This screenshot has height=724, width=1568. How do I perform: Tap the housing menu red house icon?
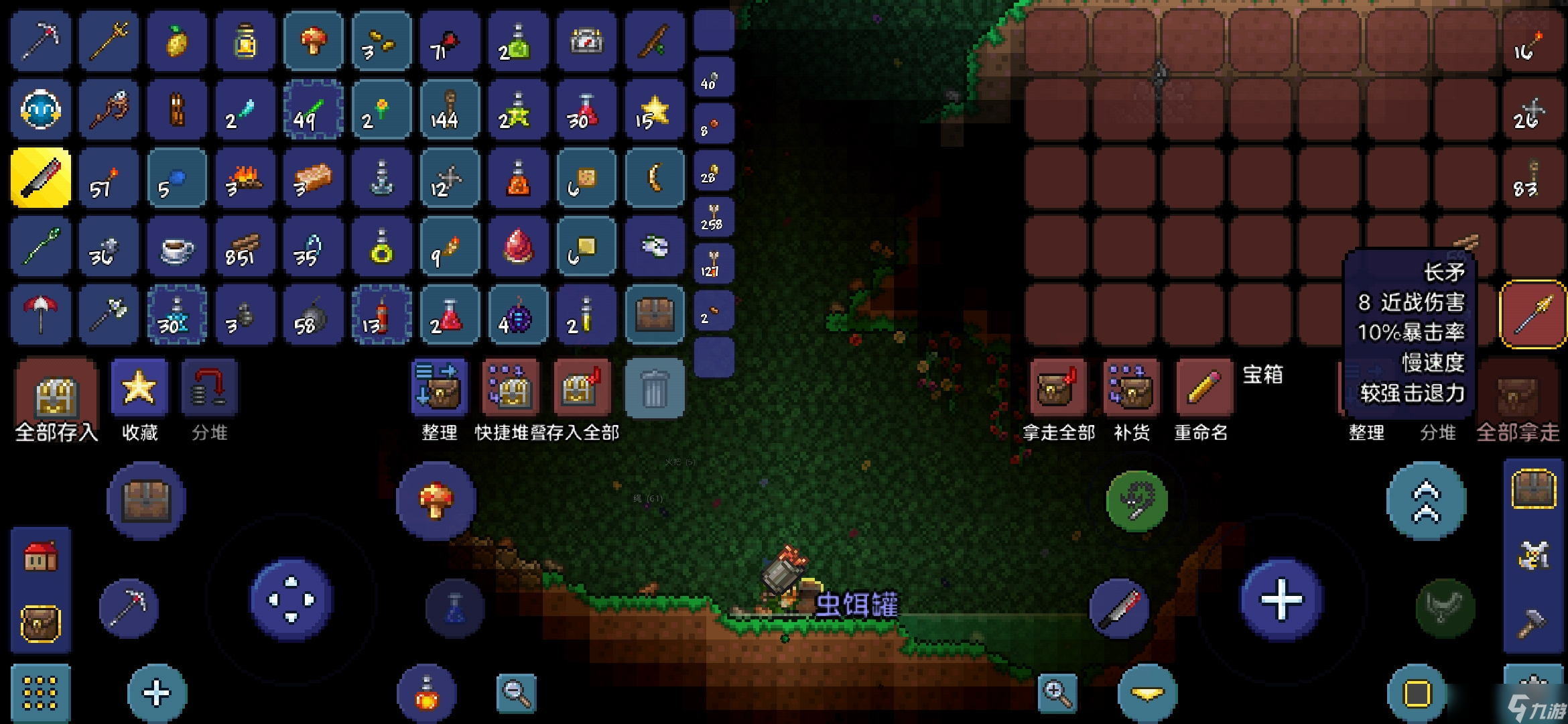41,556
